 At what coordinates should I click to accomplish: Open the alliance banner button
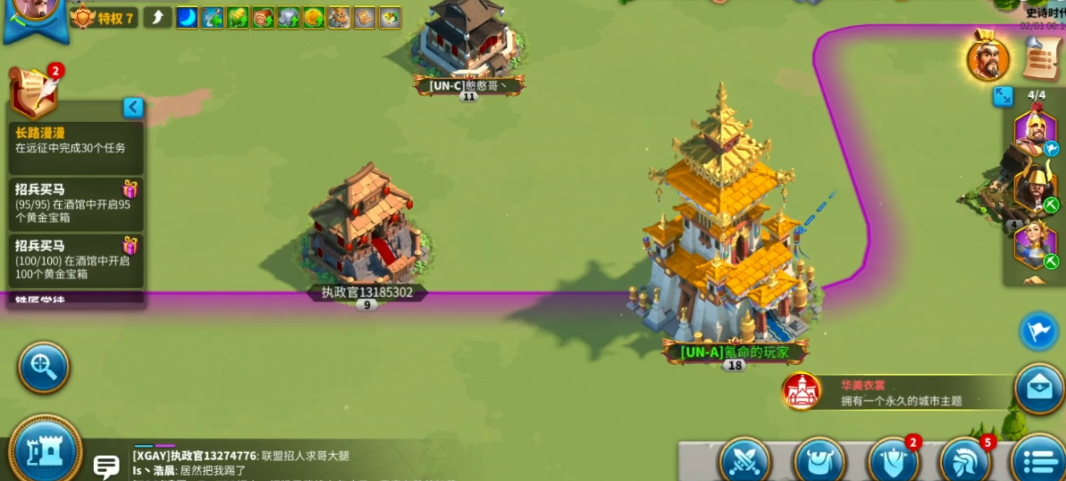point(892,461)
